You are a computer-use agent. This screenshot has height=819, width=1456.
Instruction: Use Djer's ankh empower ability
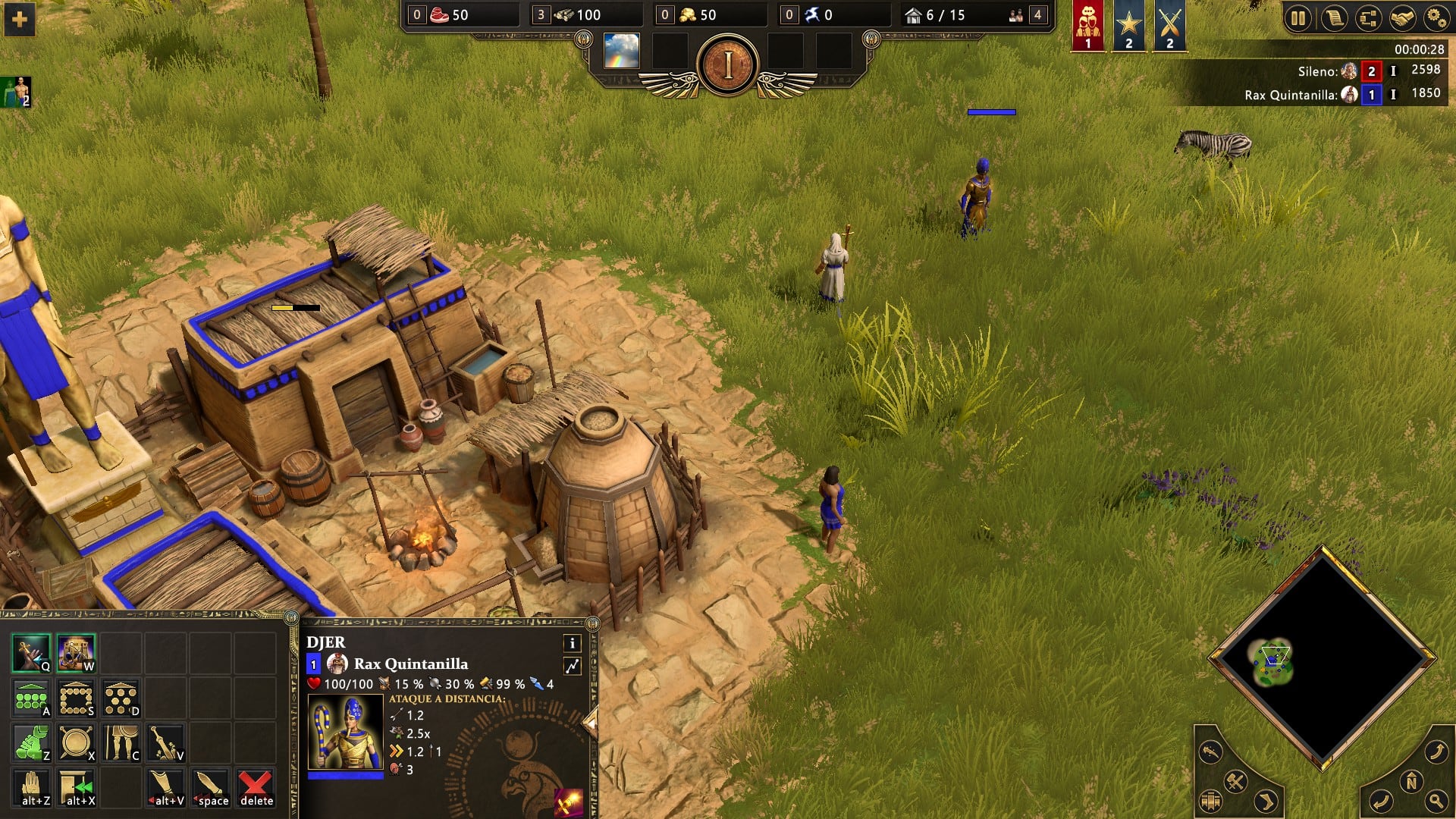coord(31,653)
